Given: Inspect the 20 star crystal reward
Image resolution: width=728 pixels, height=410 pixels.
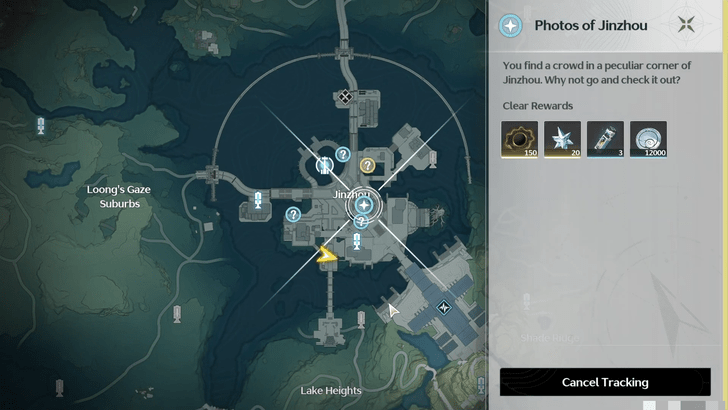Looking at the screenshot, I should click(563, 140).
